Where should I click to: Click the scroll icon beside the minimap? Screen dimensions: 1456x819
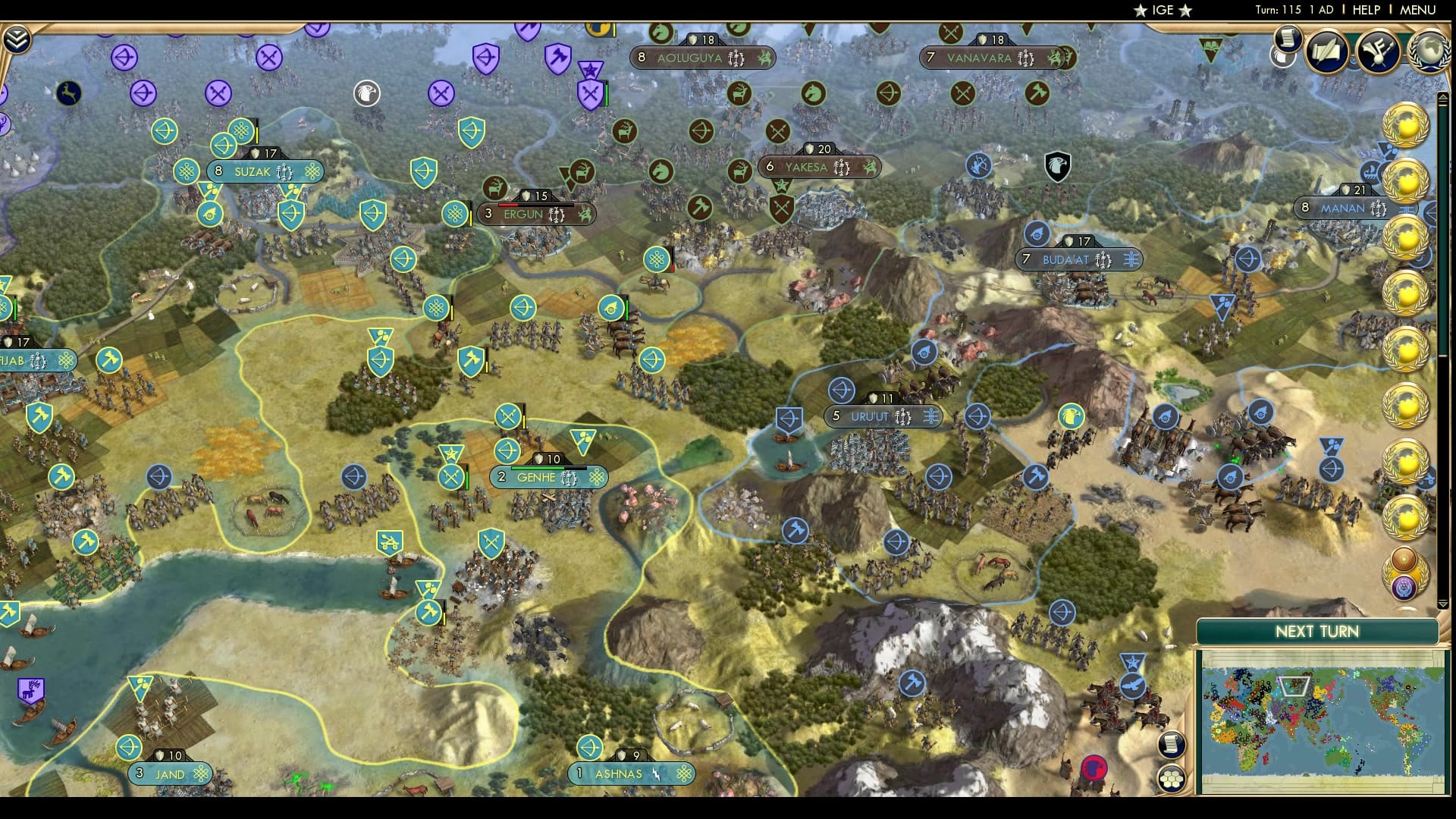[1170, 744]
